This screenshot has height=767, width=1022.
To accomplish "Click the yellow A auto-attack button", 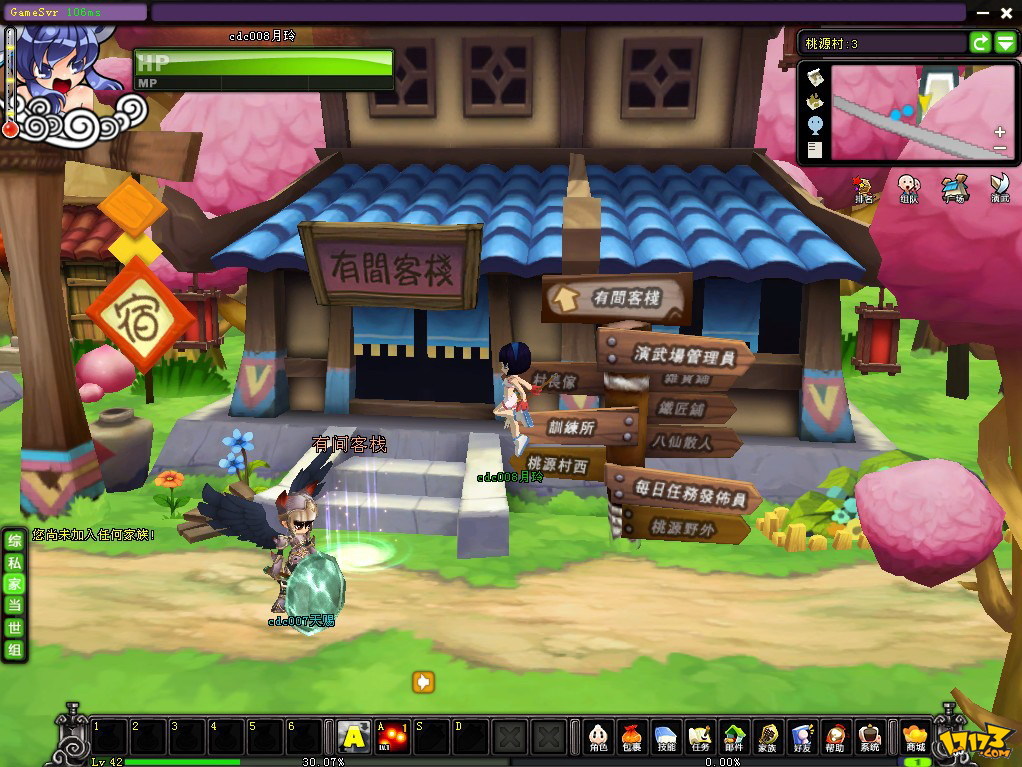I will [x=352, y=737].
